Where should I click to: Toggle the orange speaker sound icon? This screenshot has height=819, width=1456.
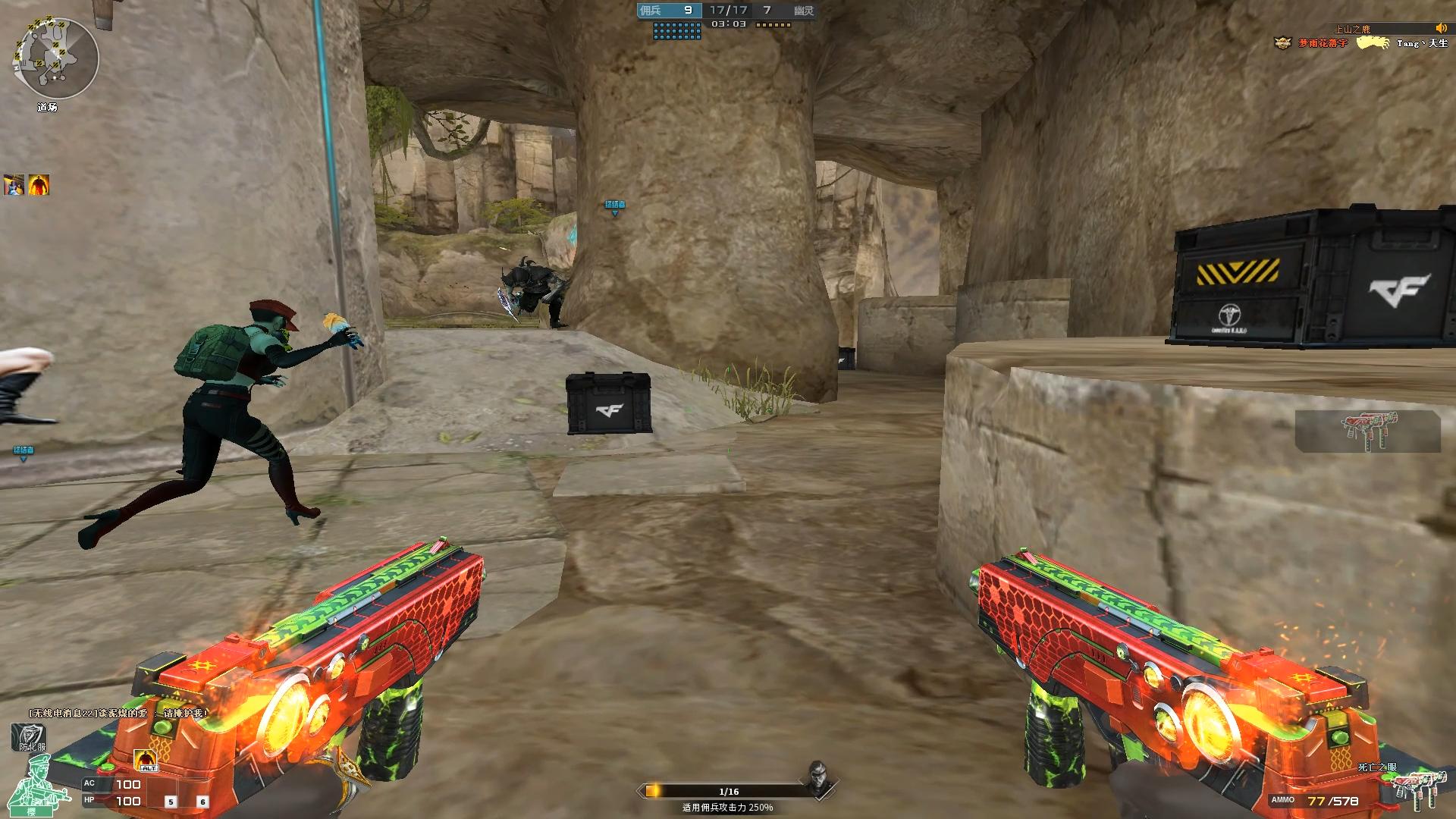[x=1440, y=29]
